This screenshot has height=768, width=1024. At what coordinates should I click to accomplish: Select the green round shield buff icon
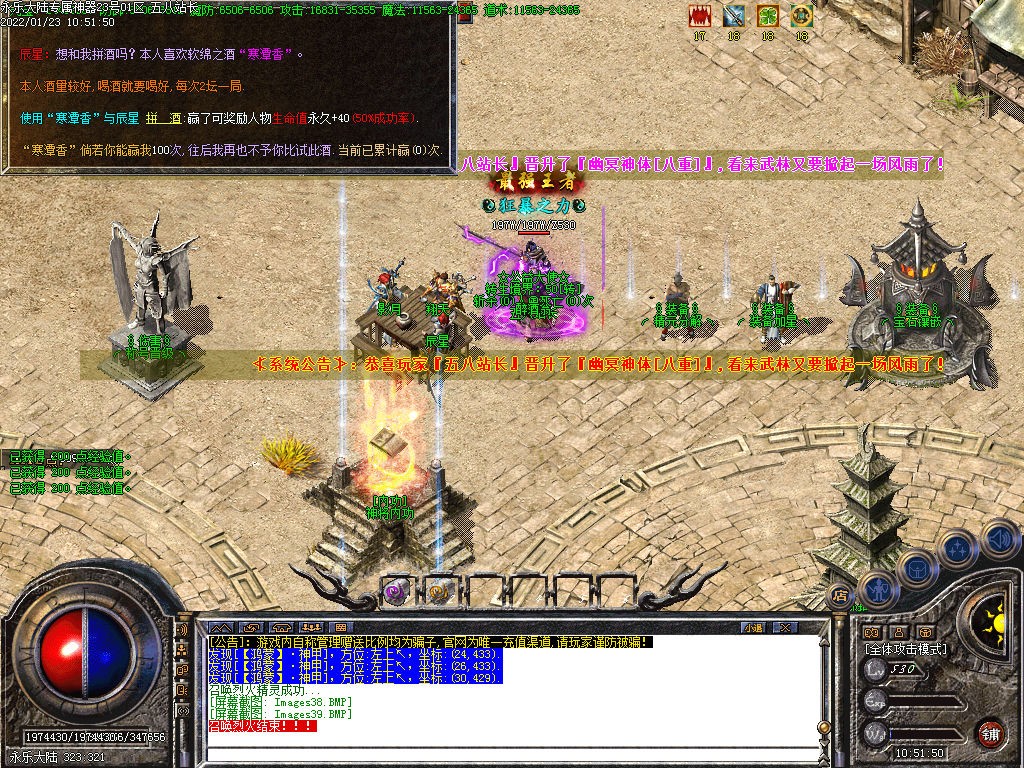click(x=801, y=16)
